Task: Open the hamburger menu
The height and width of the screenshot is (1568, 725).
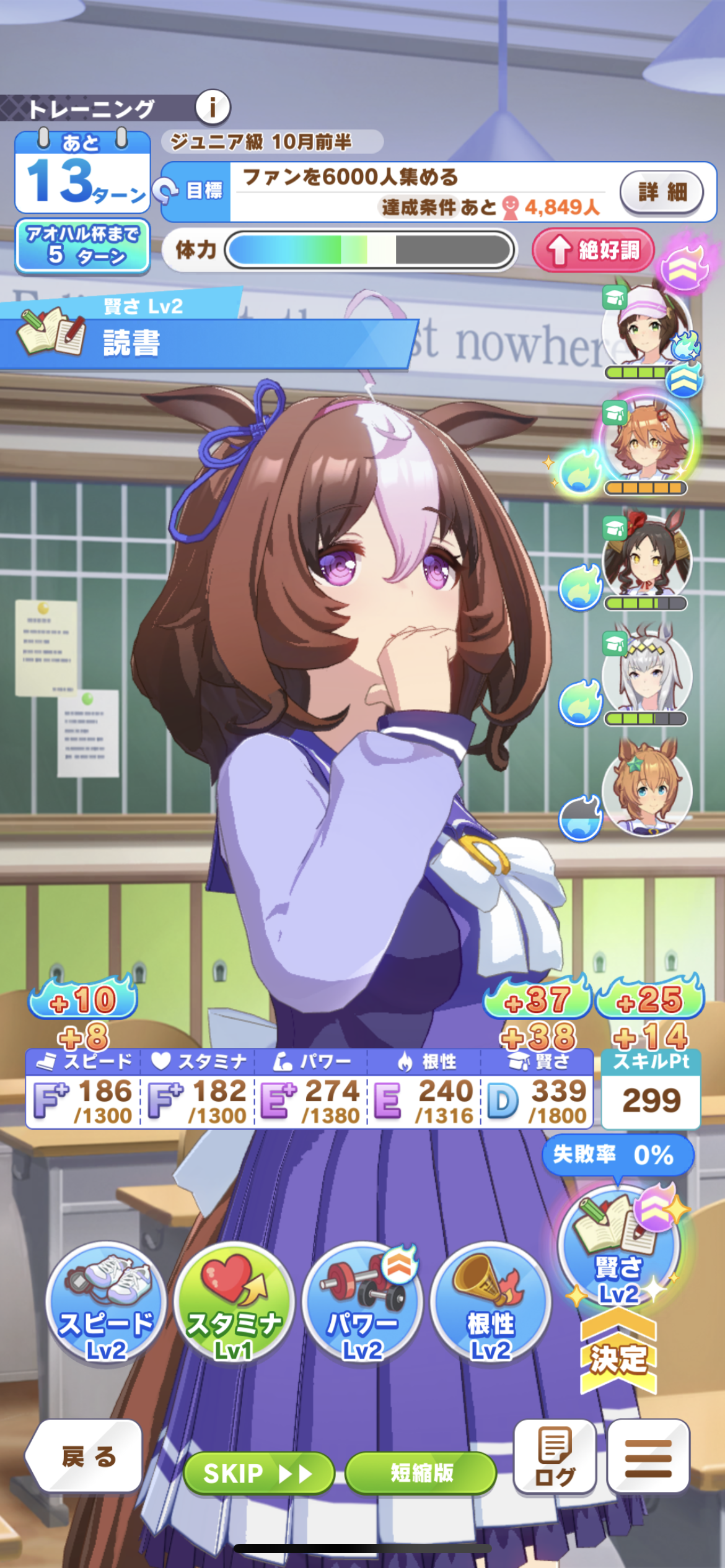Action: point(648,1457)
